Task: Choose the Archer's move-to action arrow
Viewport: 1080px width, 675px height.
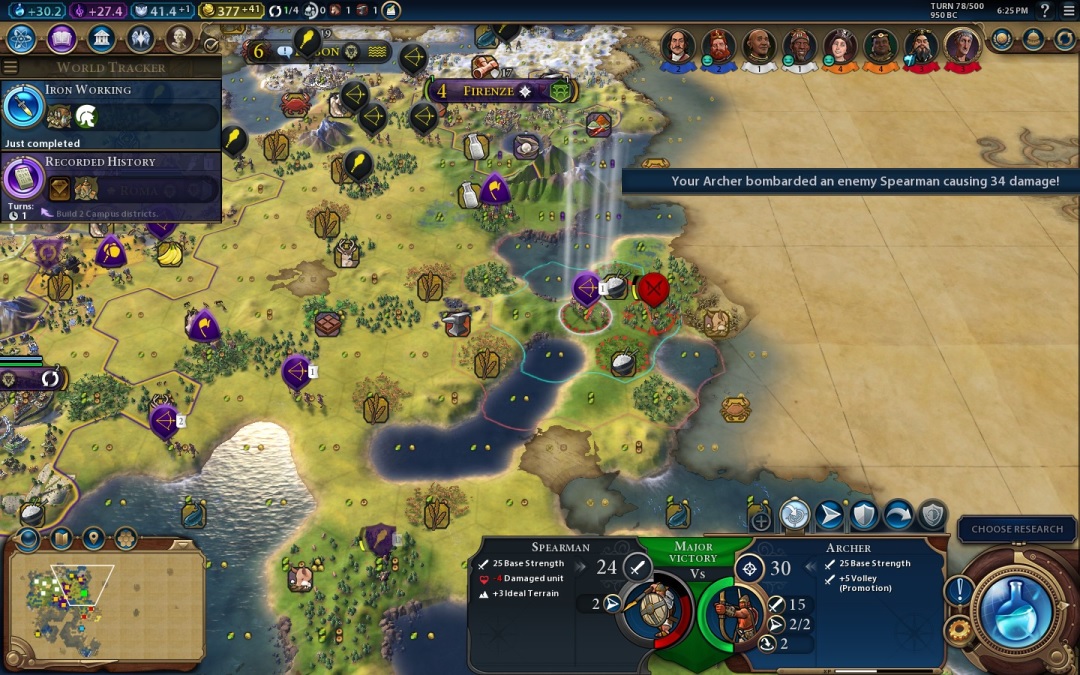Action: point(829,515)
